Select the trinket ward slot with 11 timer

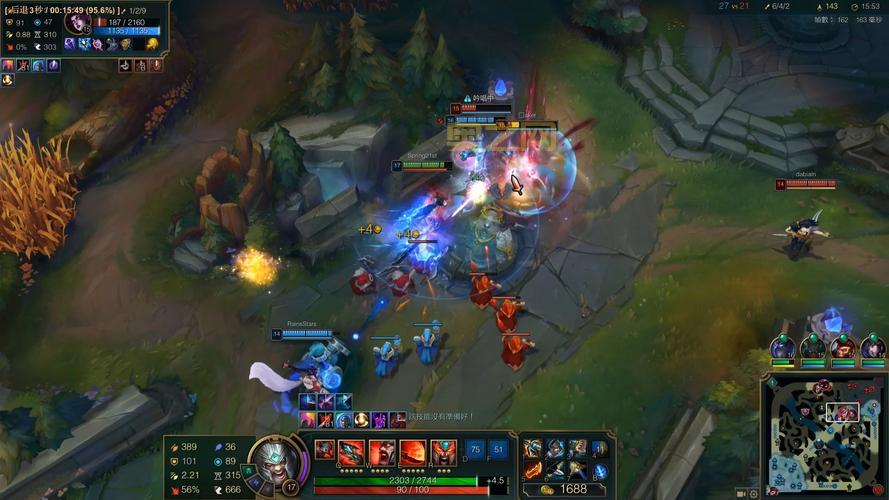point(599,449)
